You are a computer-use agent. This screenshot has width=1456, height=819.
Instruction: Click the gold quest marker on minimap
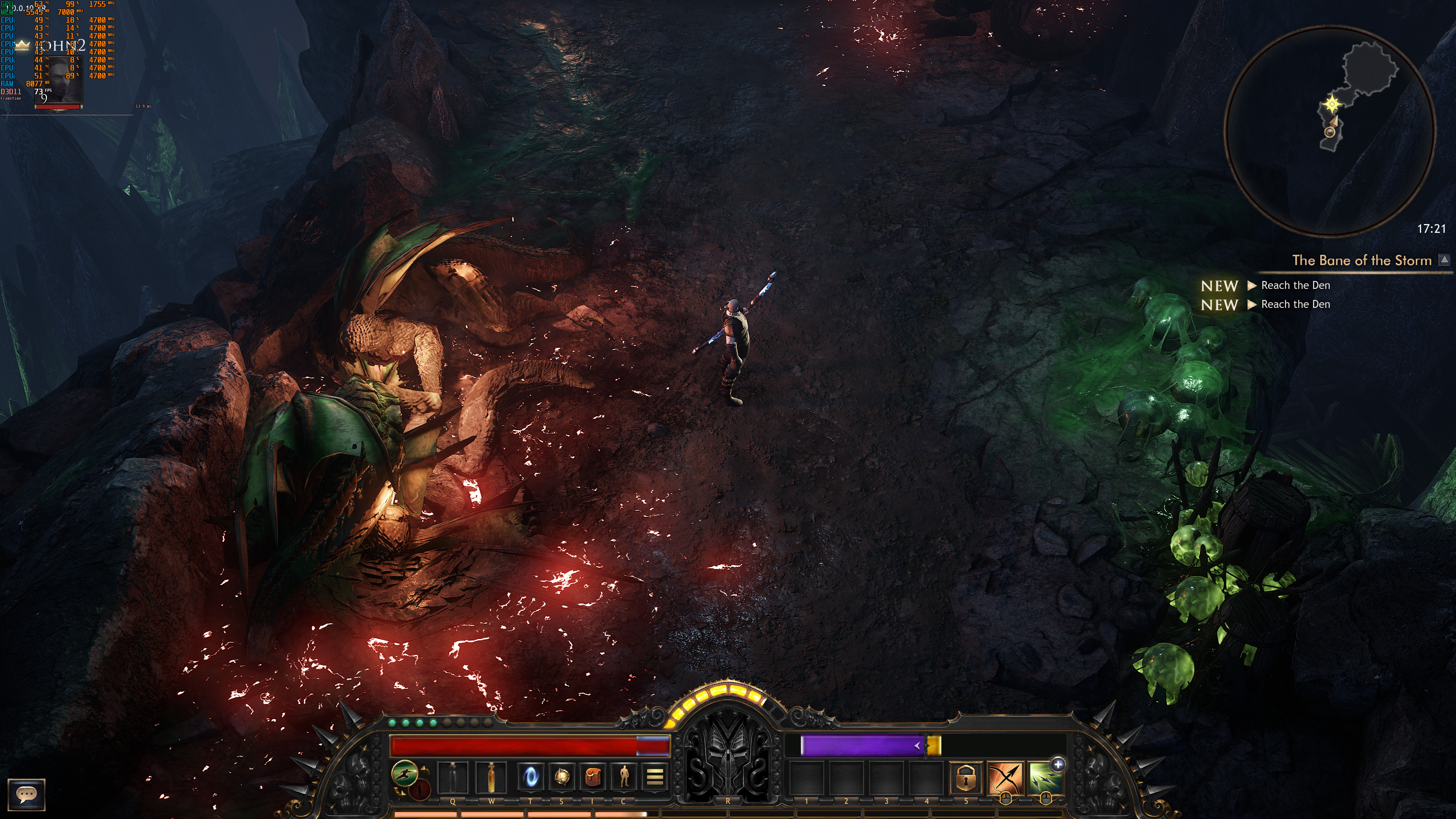click(x=1332, y=104)
